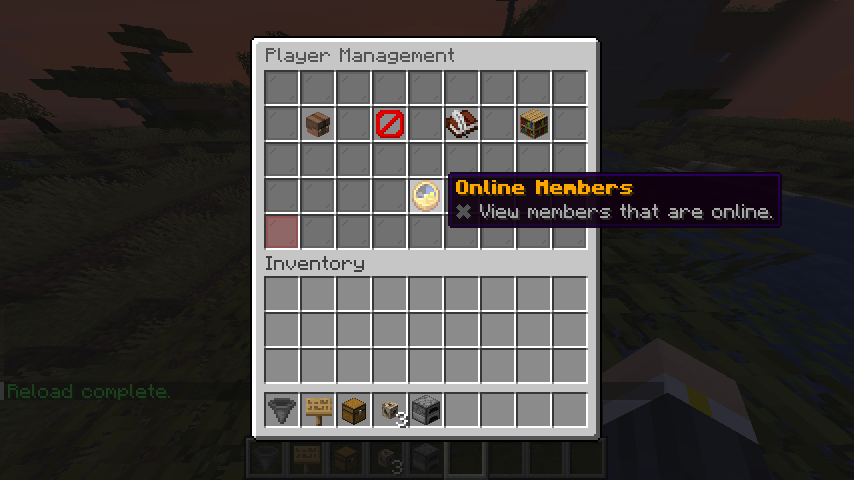Screen dimensions: 854x480
Task: Select the furnace in the hotbar
Action: tap(426, 409)
